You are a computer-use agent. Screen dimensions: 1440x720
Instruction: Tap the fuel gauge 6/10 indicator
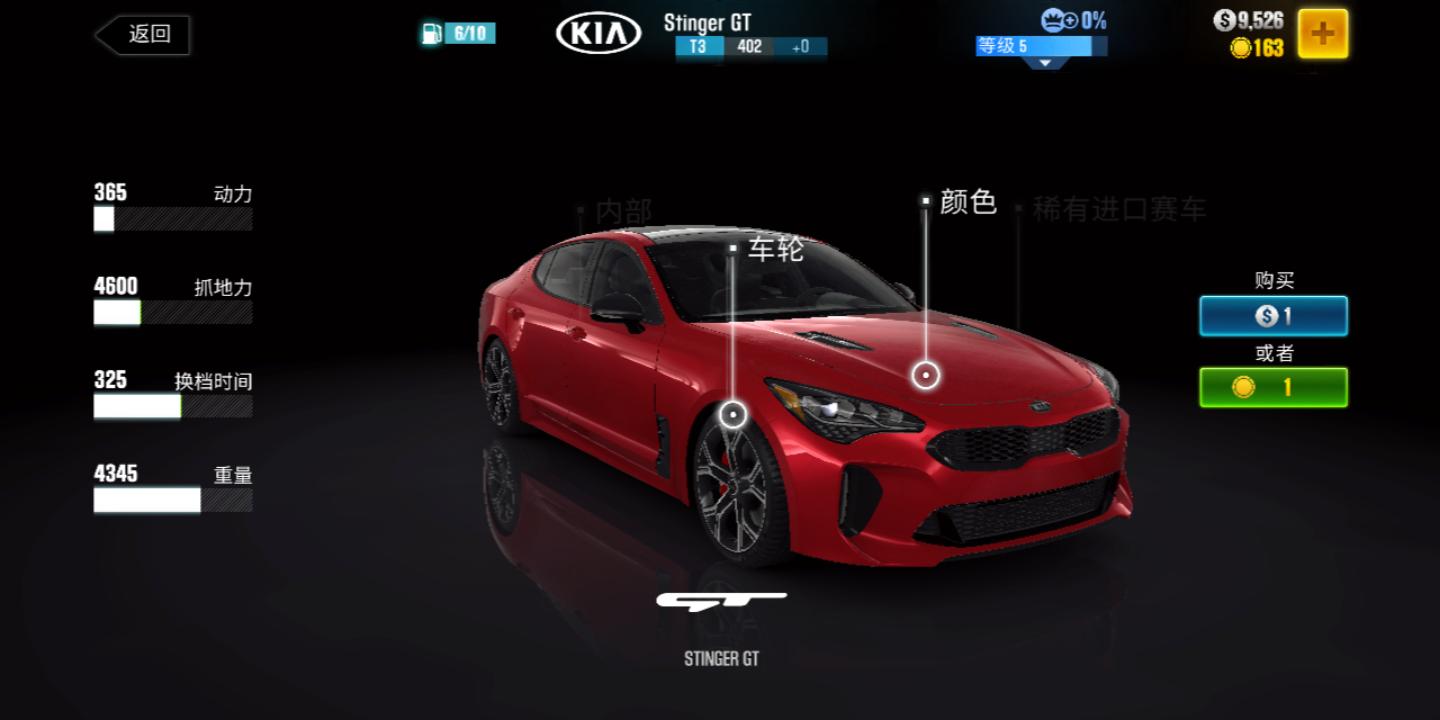click(458, 34)
